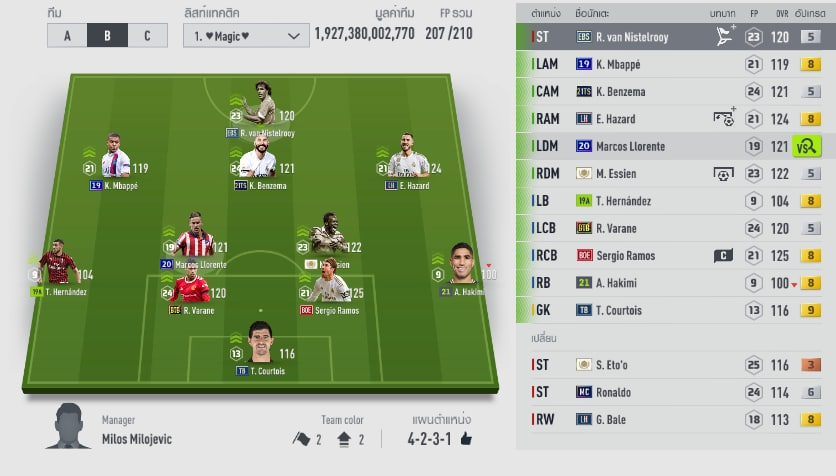836x476 pixels.
Task: Choose substitute Ronaldo row
Action: tap(640, 392)
